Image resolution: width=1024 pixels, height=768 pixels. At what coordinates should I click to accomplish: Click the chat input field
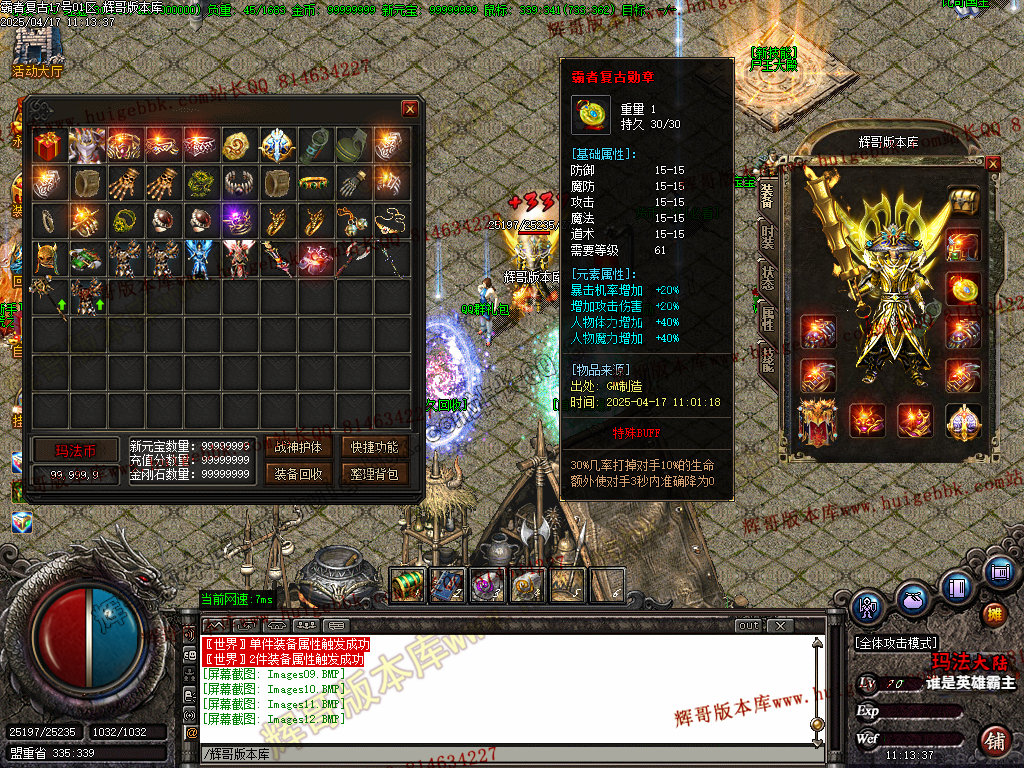coord(500,754)
